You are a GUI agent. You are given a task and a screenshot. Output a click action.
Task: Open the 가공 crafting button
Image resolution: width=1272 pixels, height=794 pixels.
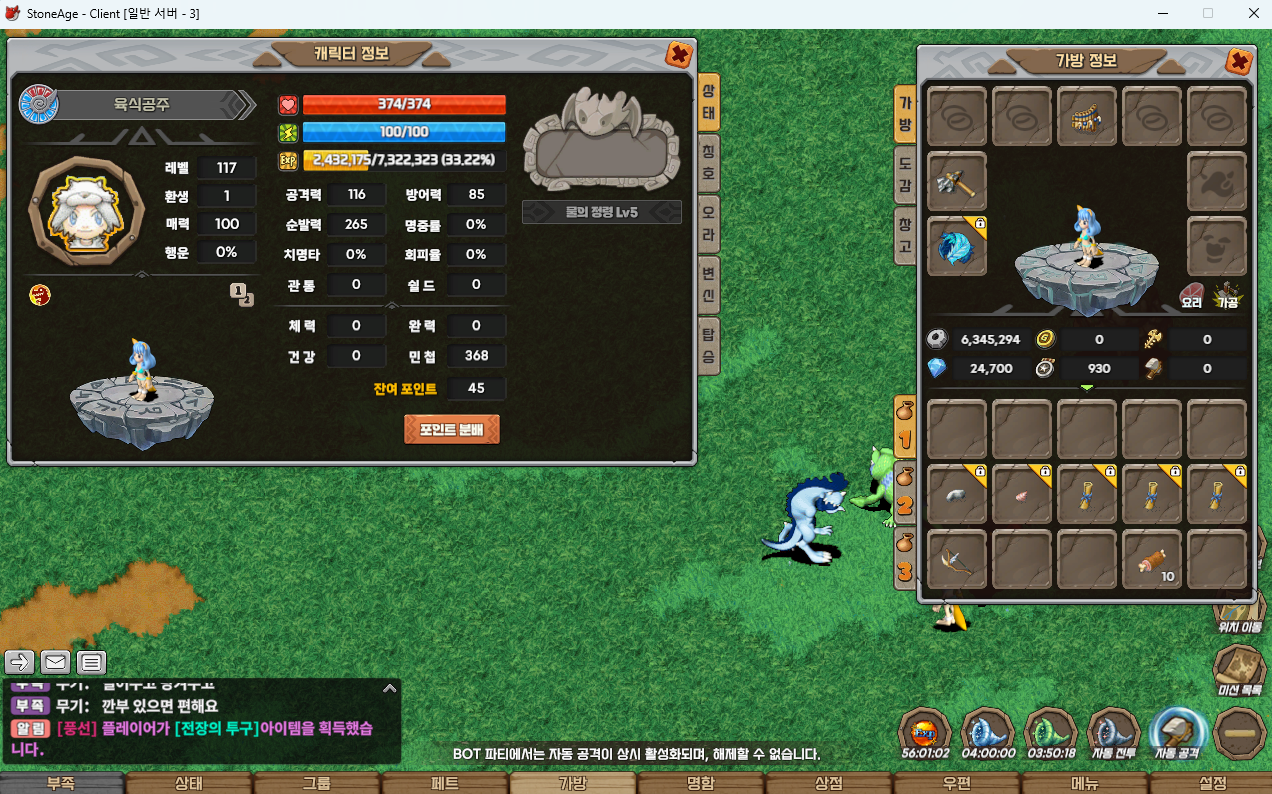pyautogui.click(x=1227, y=295)
